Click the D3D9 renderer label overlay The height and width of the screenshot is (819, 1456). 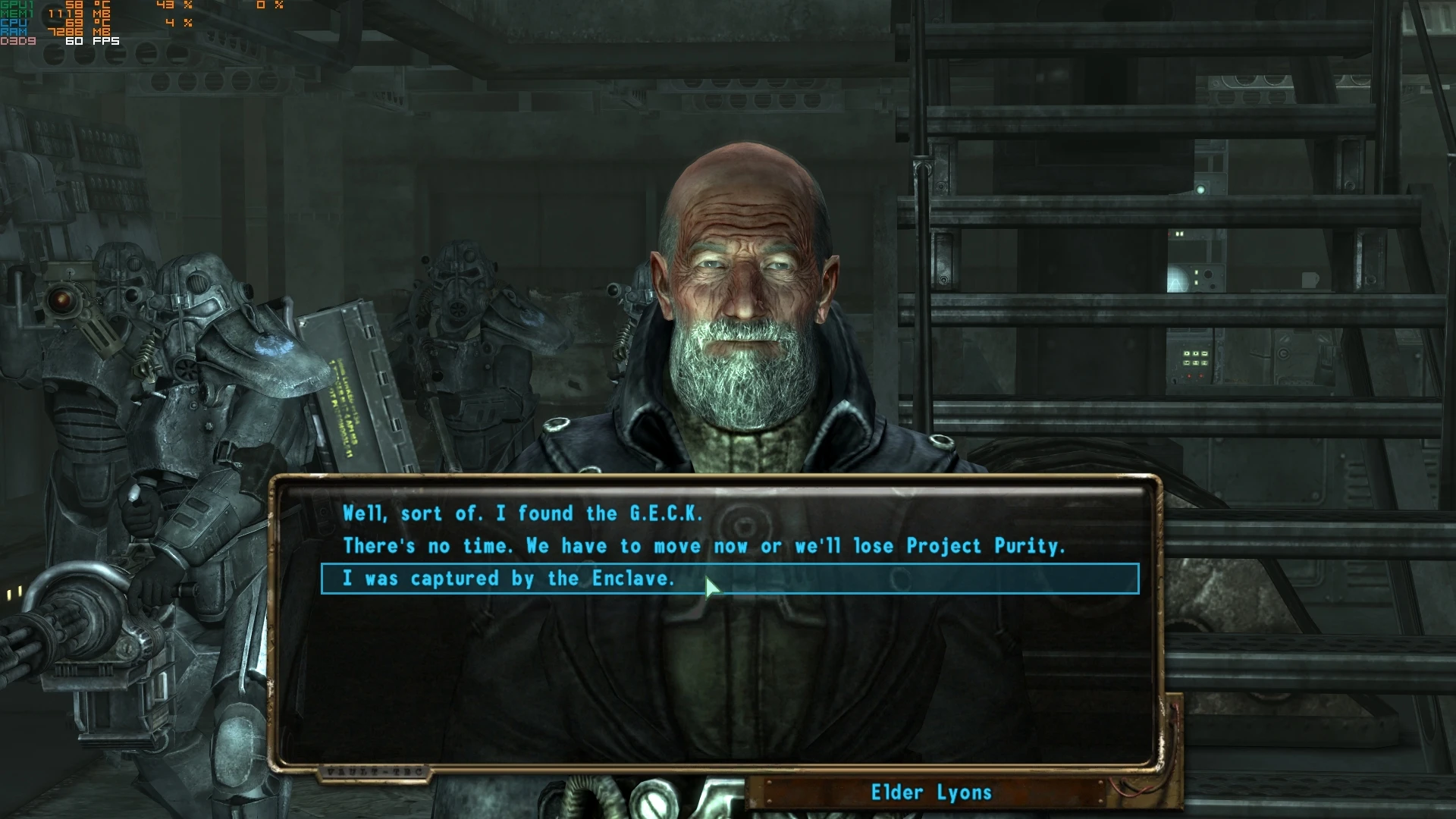[17, 40]
